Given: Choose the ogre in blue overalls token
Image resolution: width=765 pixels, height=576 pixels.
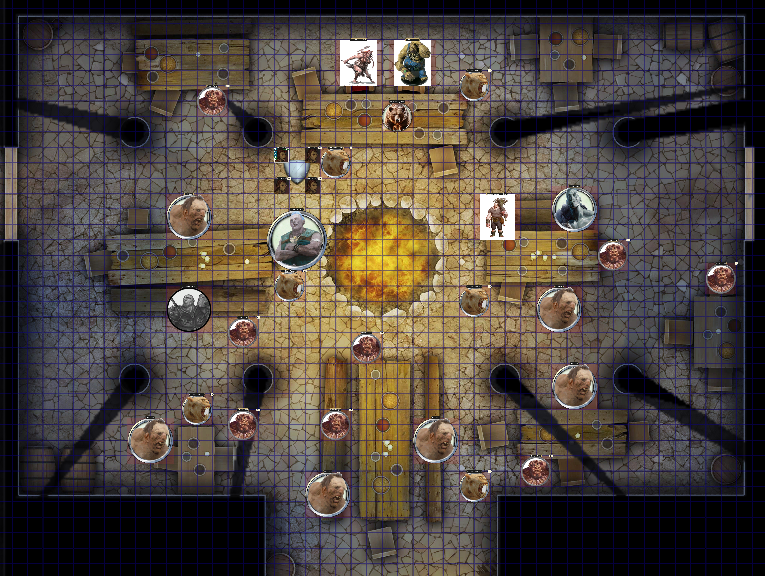Looking at the screenshot, I should click(412, 62).
